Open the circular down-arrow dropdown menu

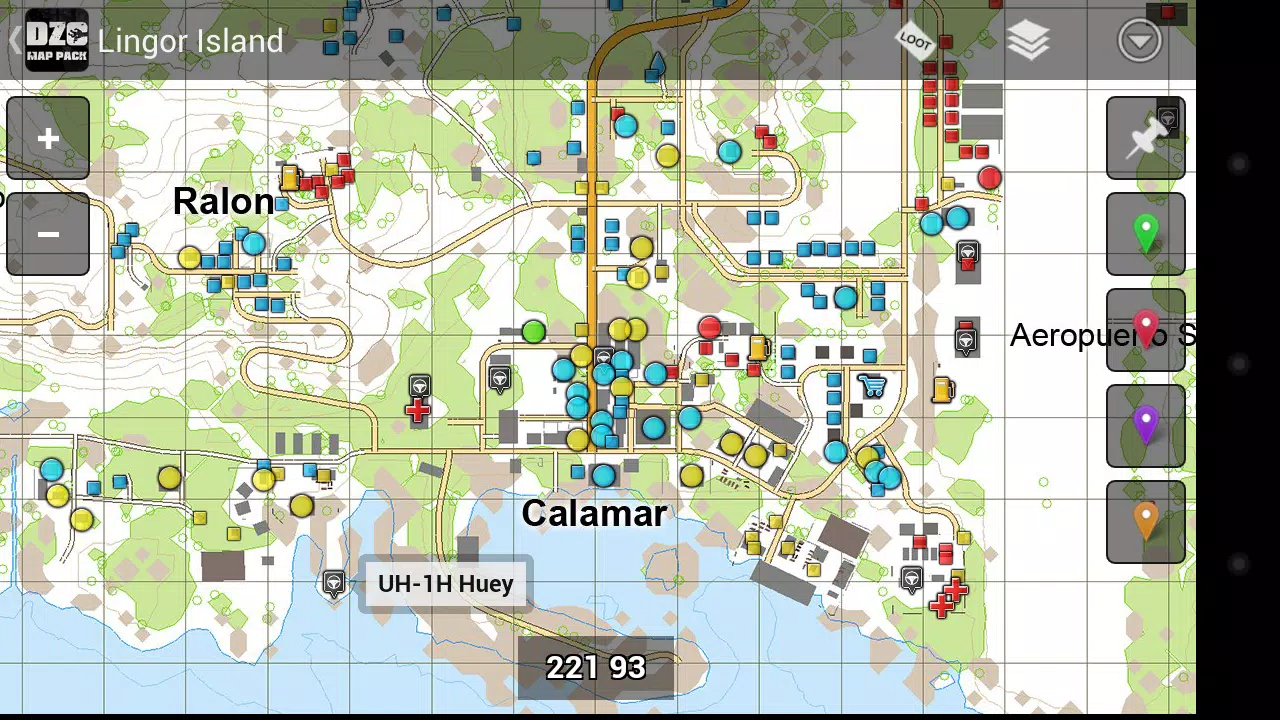coord(1139,41)
